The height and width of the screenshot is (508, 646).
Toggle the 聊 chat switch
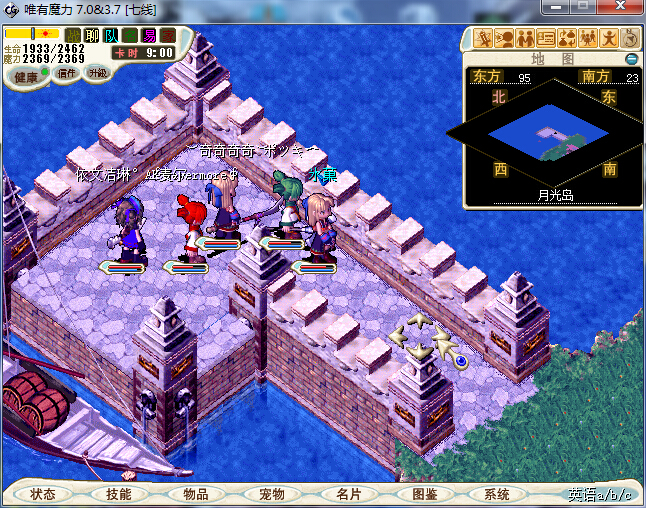(x=92, y=35)
